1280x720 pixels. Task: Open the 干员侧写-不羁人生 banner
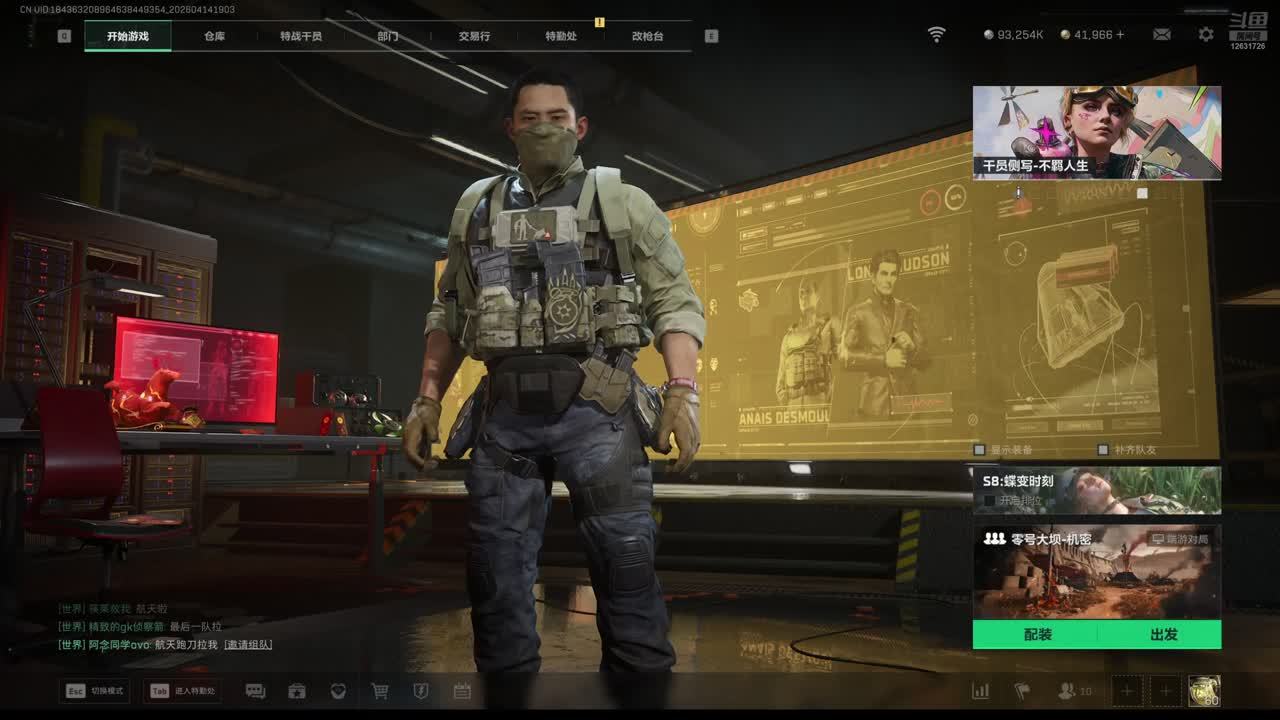pyautogui.click(x=1096, y=132)
